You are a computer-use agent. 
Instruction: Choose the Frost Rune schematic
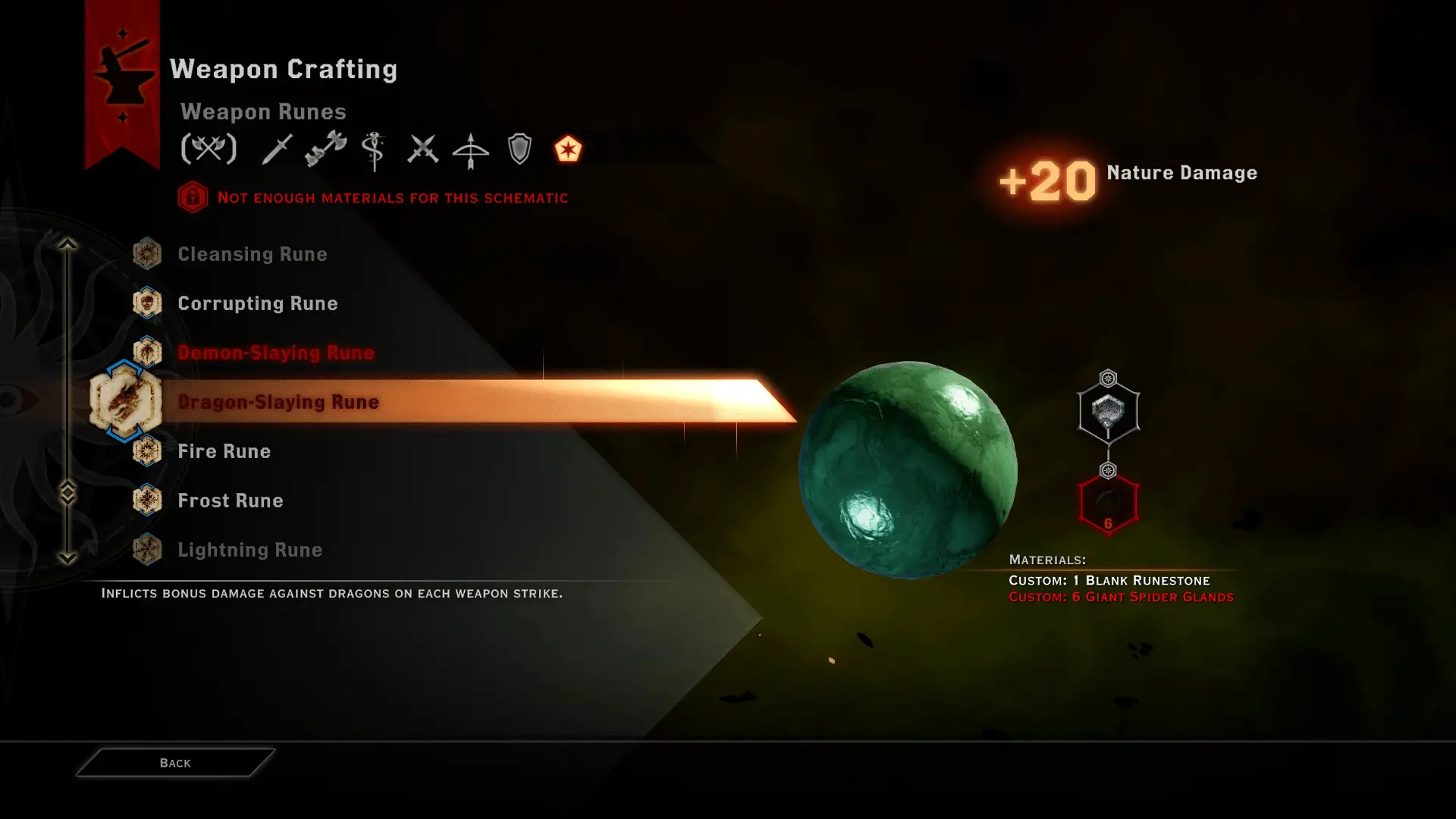230,500
